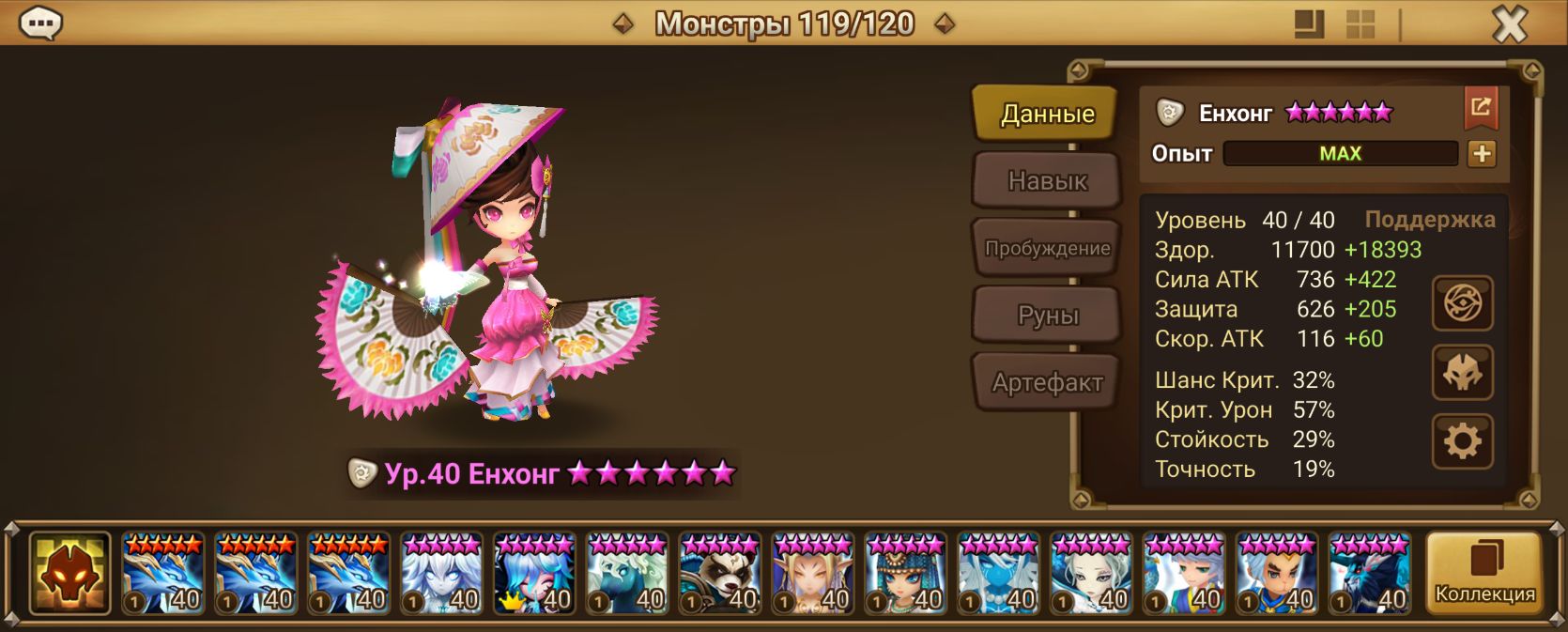Viewport: 1568px width, 632px height.
Task: Click the glowing mask filter icon
Action: click(x=69, y=574)
